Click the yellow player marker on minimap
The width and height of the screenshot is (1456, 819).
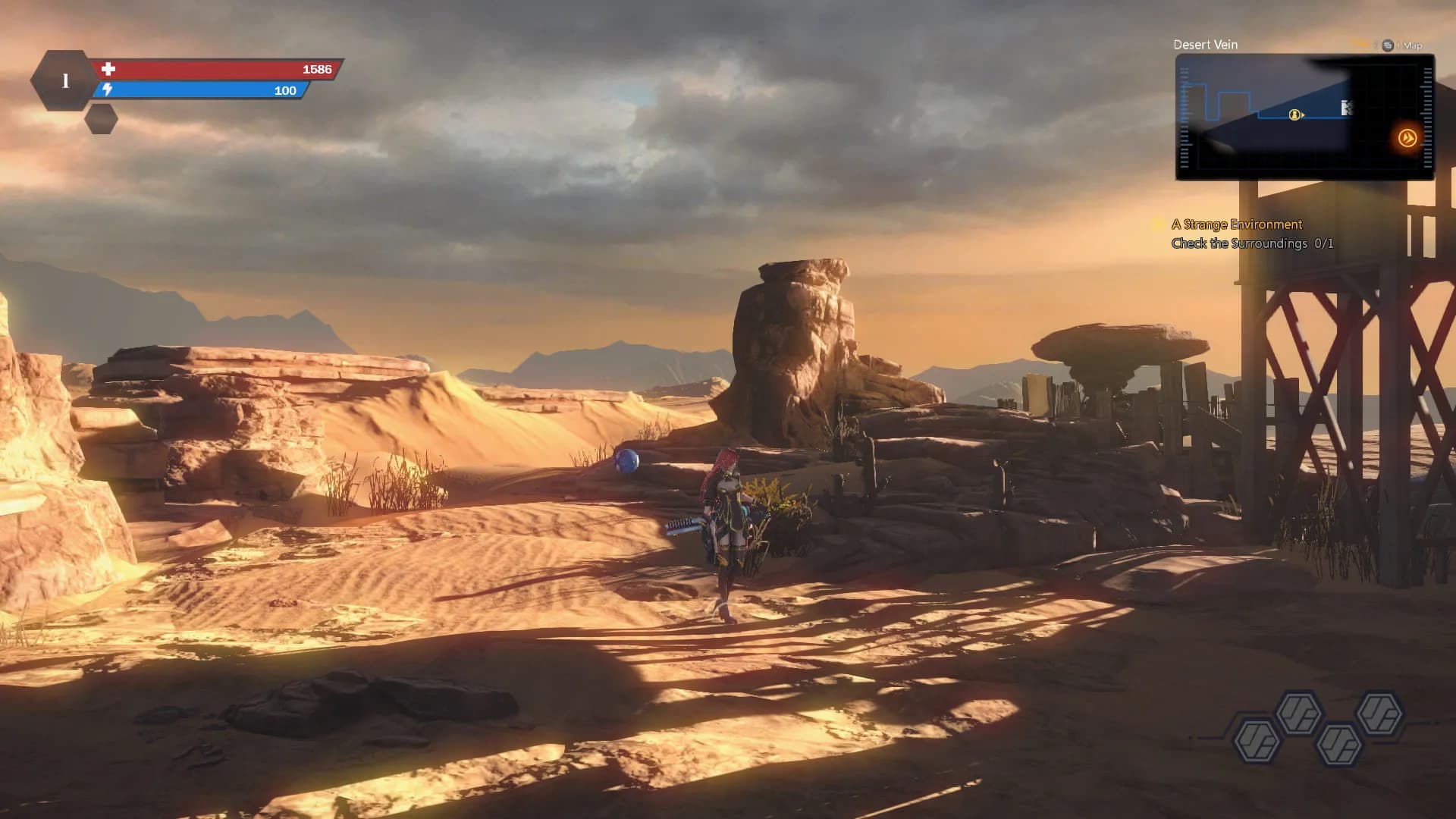click(1295, 115)
